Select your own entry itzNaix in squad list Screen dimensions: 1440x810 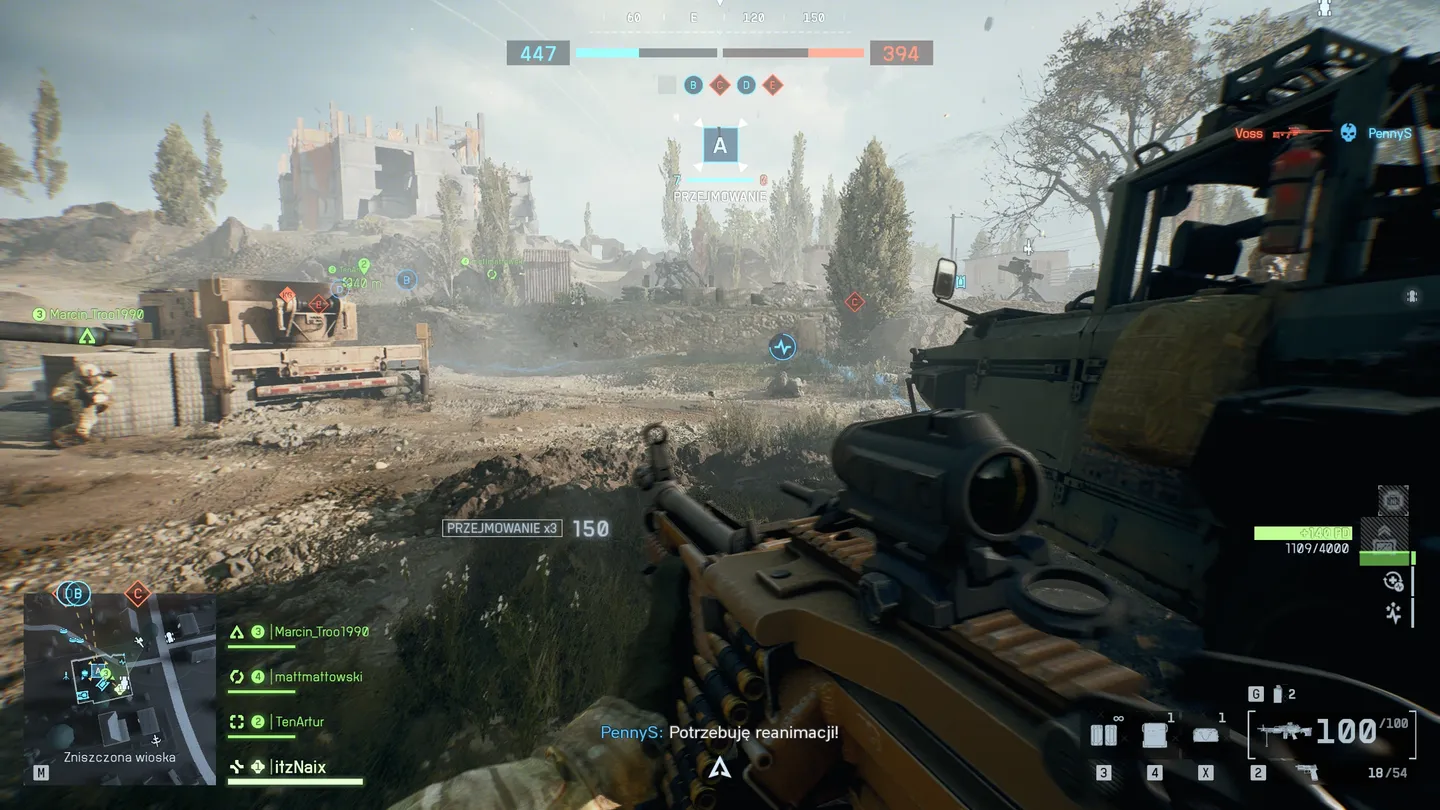(x=300, y=768)
